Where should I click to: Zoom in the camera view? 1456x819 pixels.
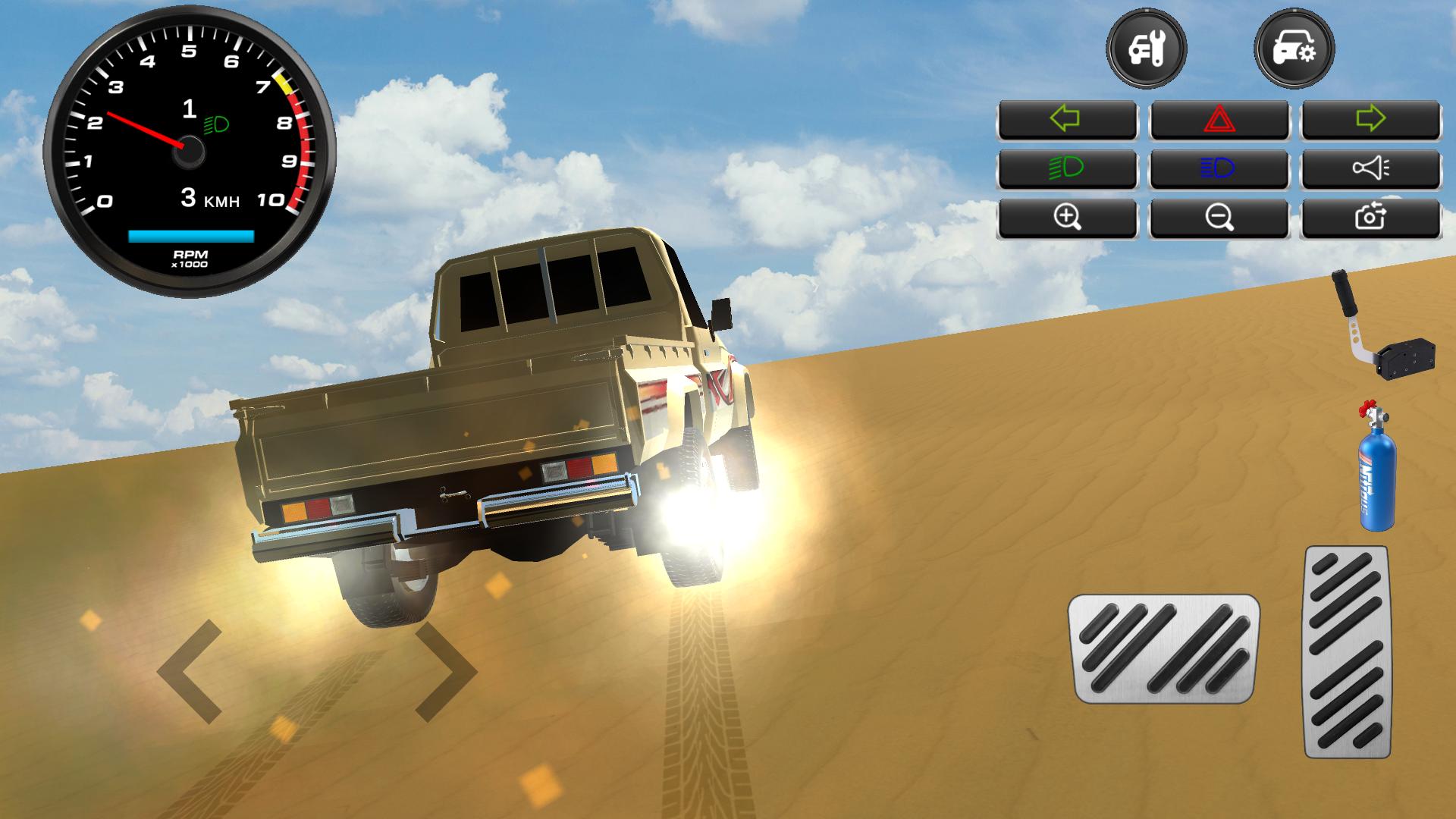tap(1067, 218)
